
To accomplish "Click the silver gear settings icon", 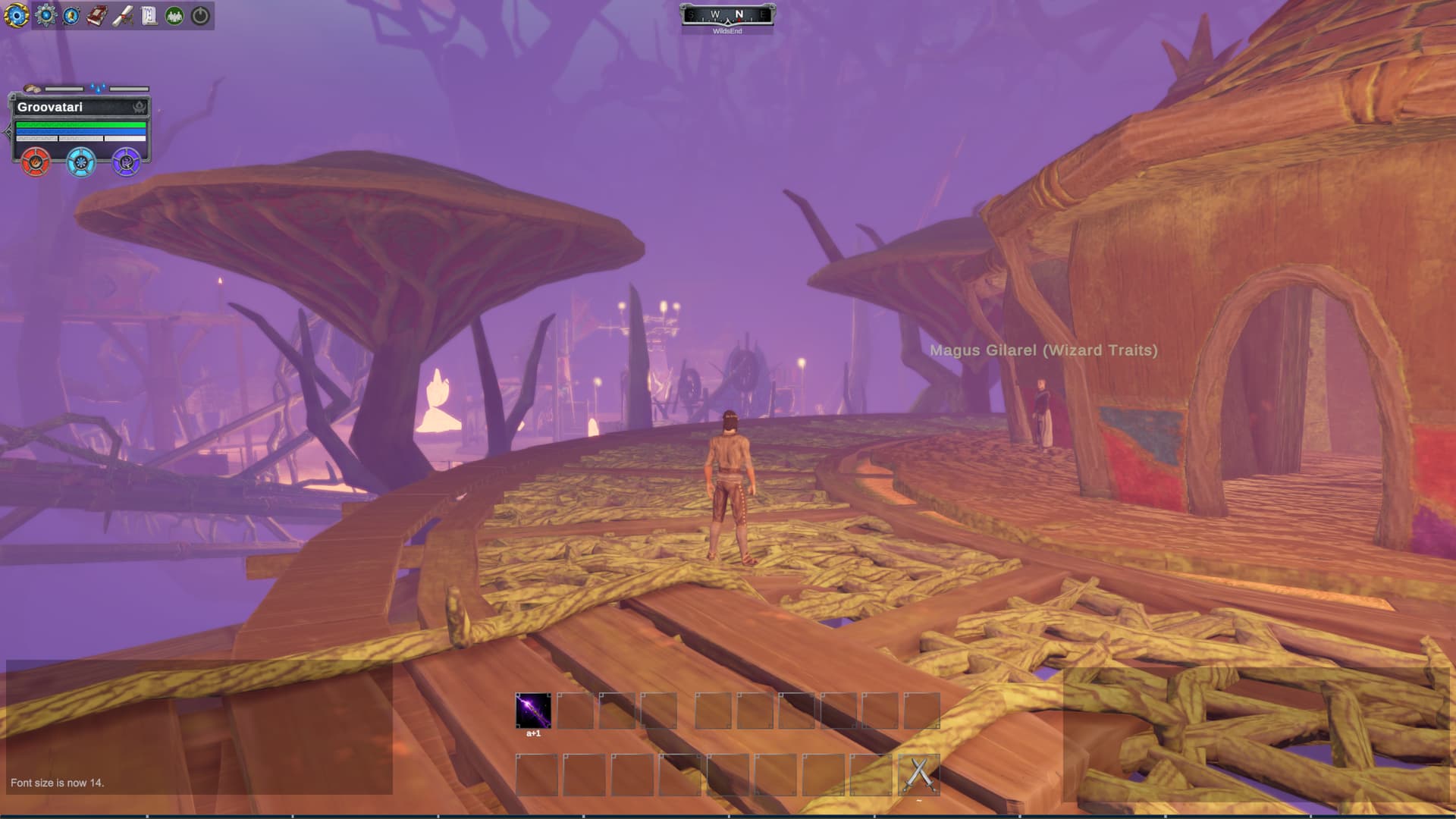I will 45,15.
